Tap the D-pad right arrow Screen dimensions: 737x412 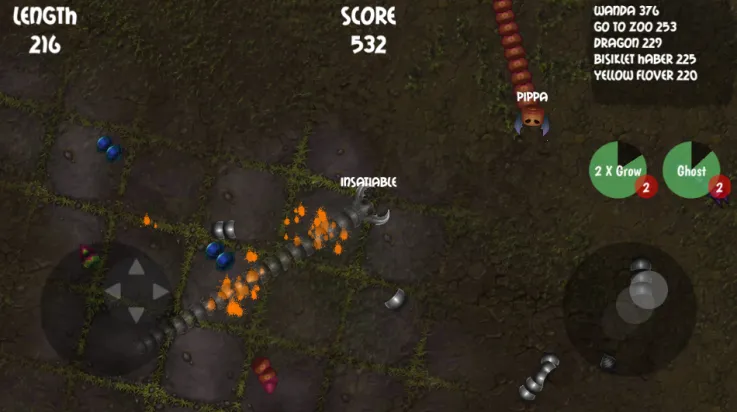(x=159, y=291)
